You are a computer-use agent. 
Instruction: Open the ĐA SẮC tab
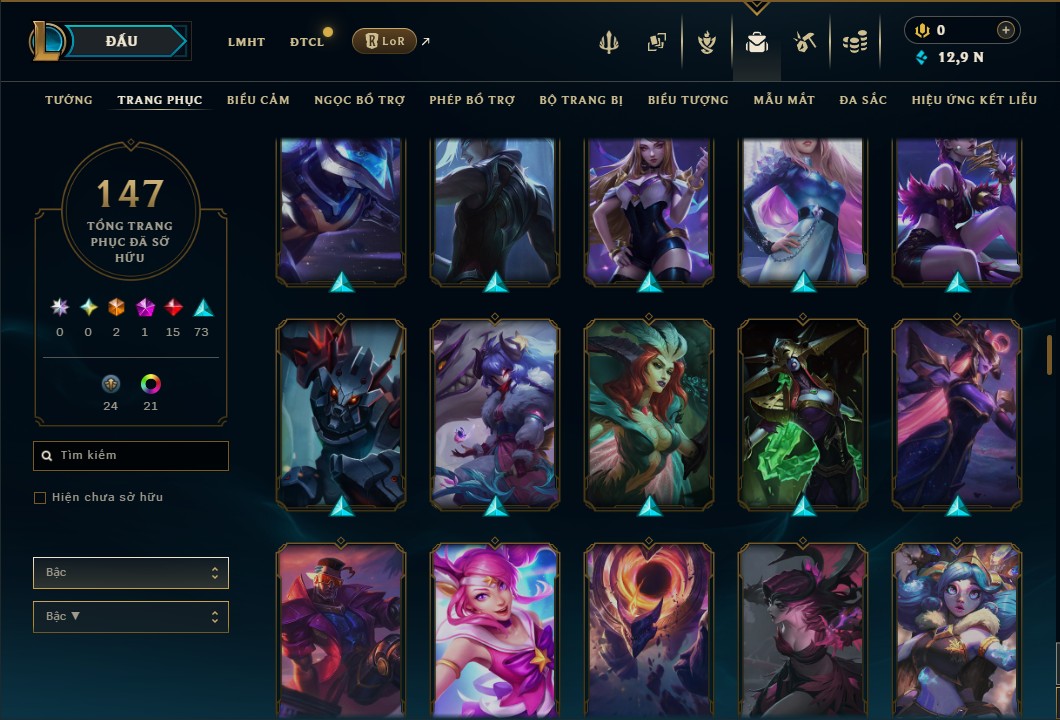(863, 100)
